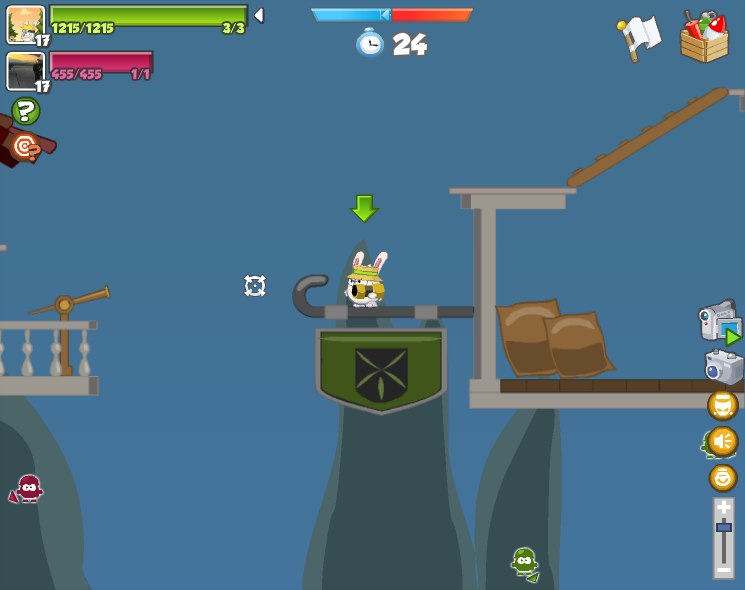This screenshot has width=745, height=590.
Task: Select the bunny team portrait
Action: pyautogui.click(x=25, y=23)
